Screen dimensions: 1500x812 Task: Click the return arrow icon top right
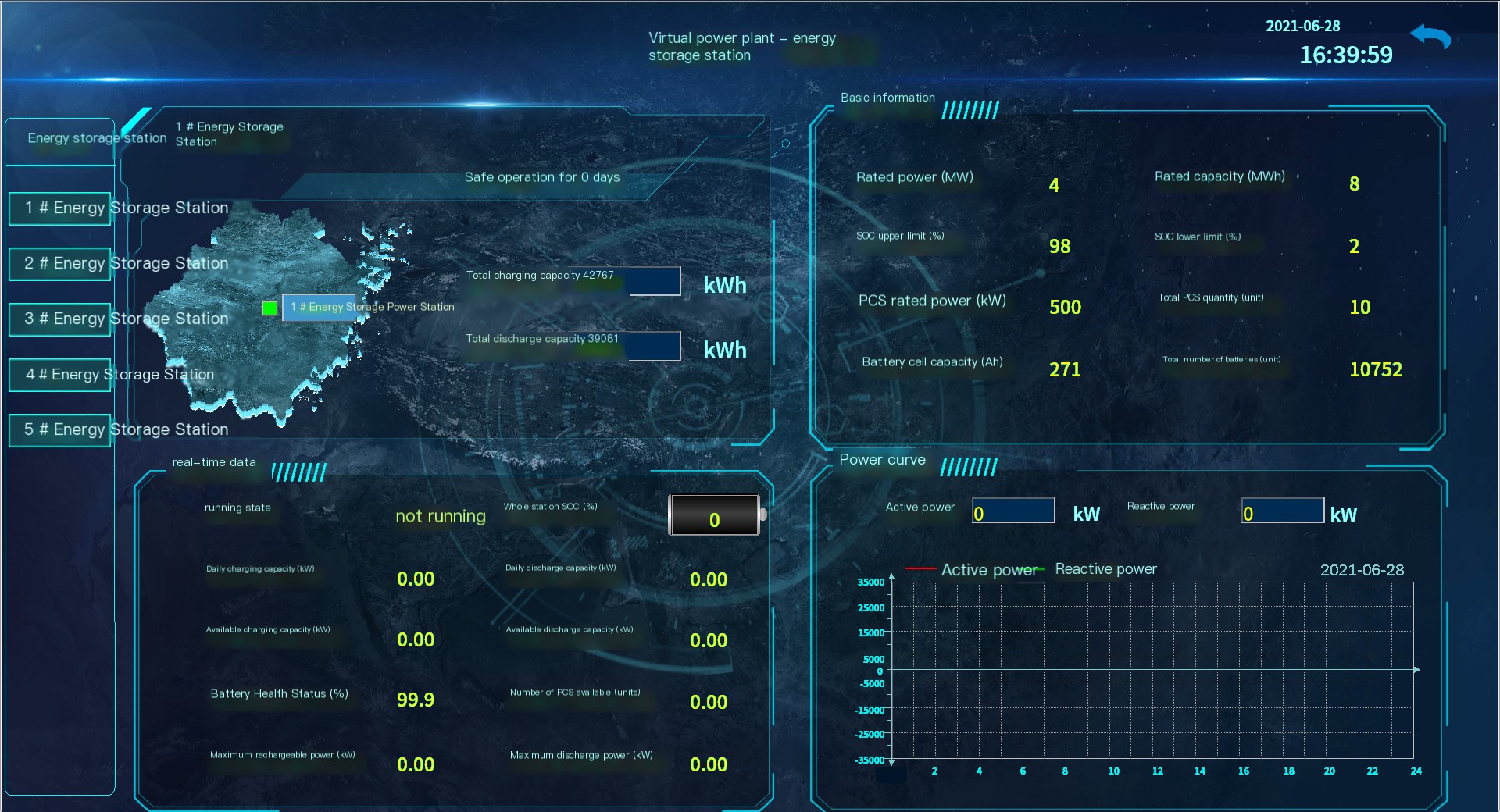[x=1431, y=36]
